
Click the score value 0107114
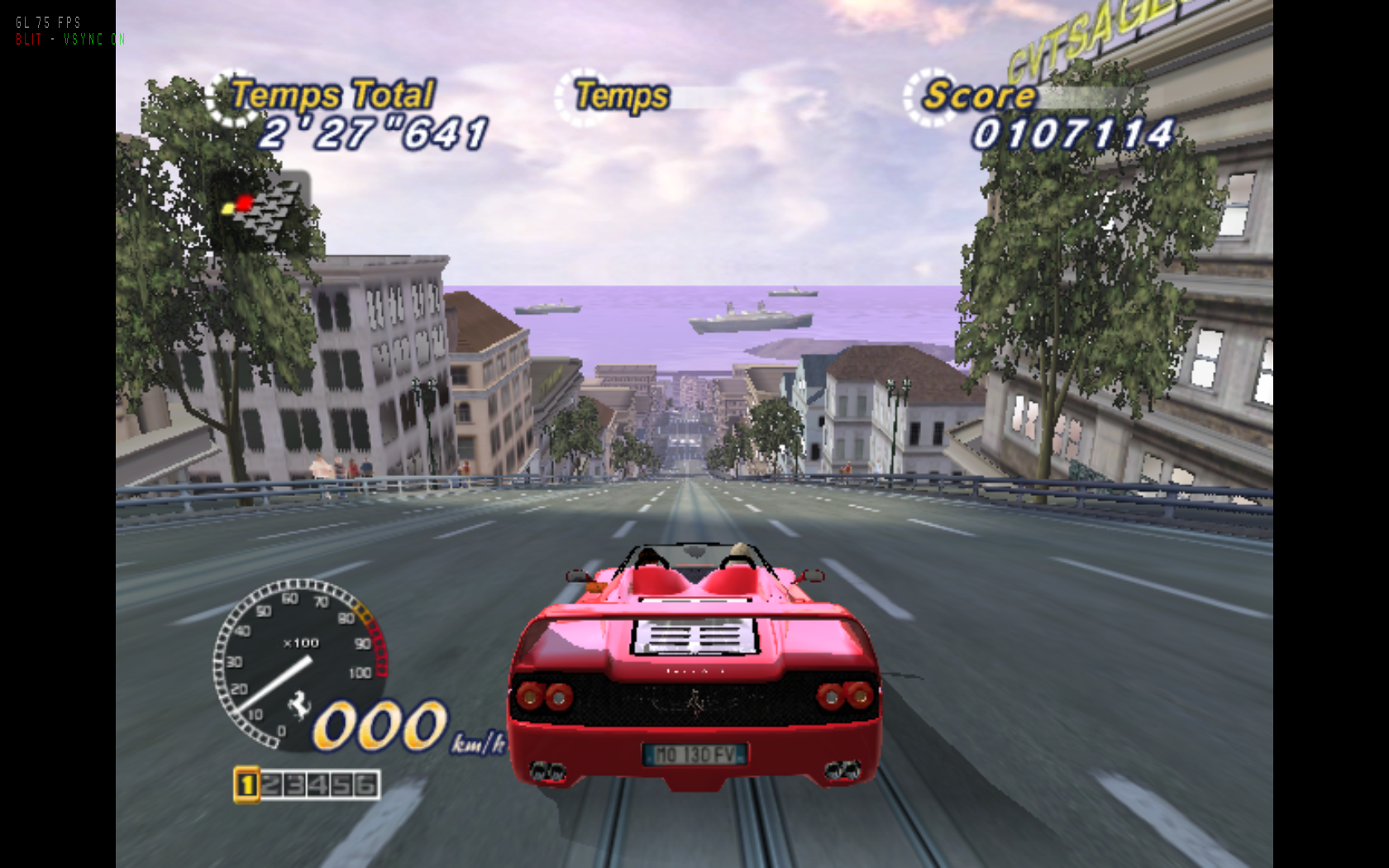click(x=1072, y=131)
